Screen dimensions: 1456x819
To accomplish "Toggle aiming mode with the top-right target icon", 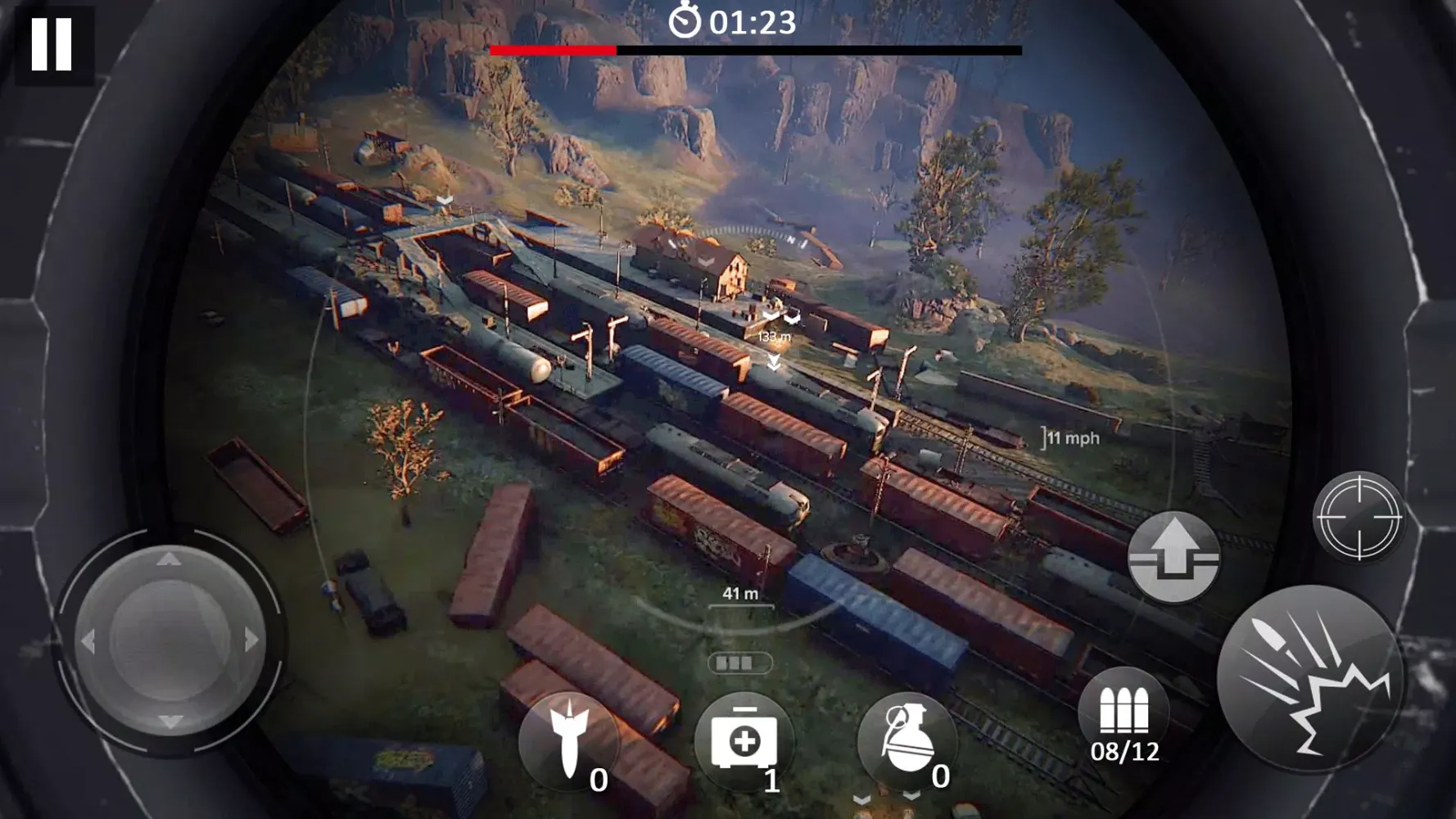I will tap(1358, 518).
